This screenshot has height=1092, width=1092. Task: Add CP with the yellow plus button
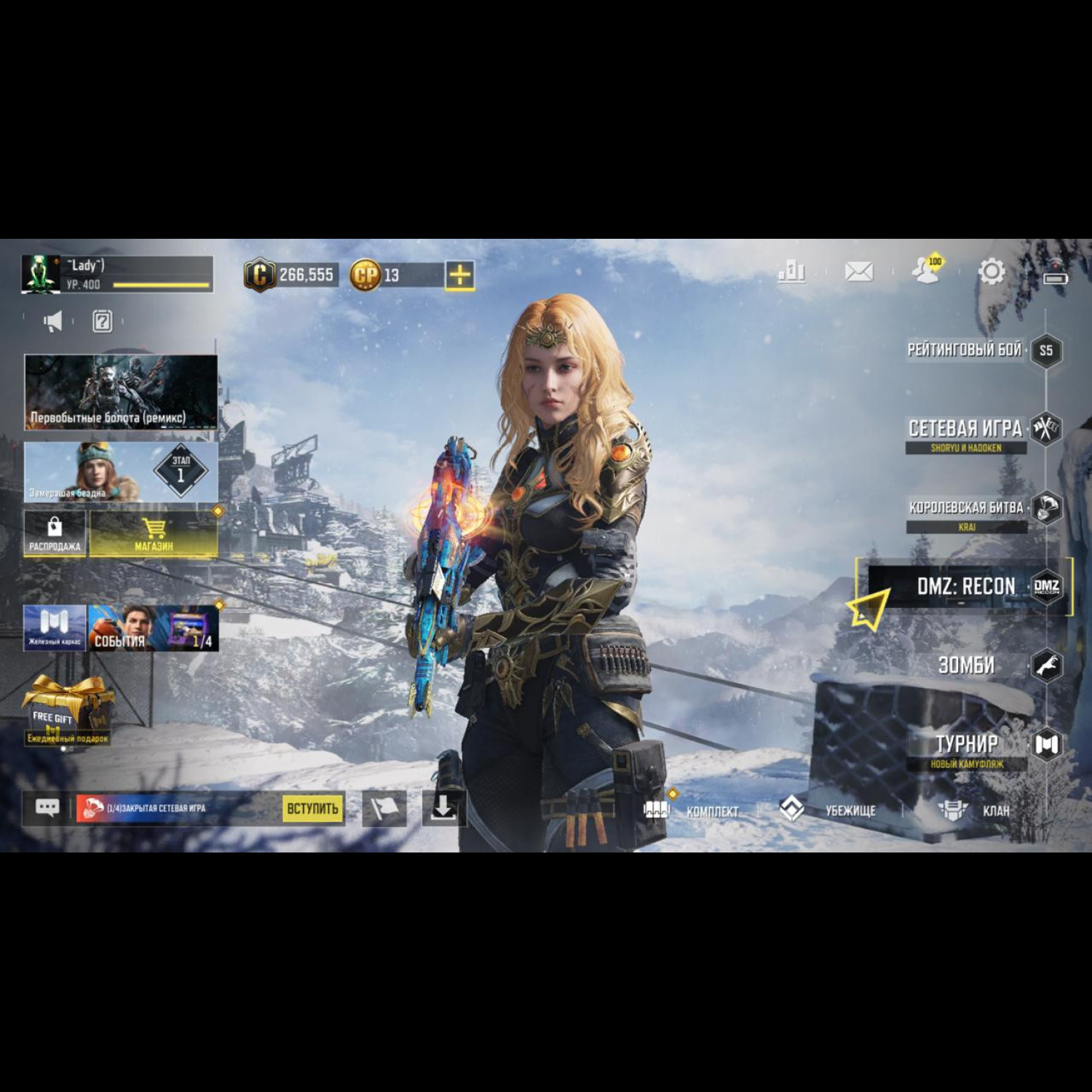tap(460, 275)
